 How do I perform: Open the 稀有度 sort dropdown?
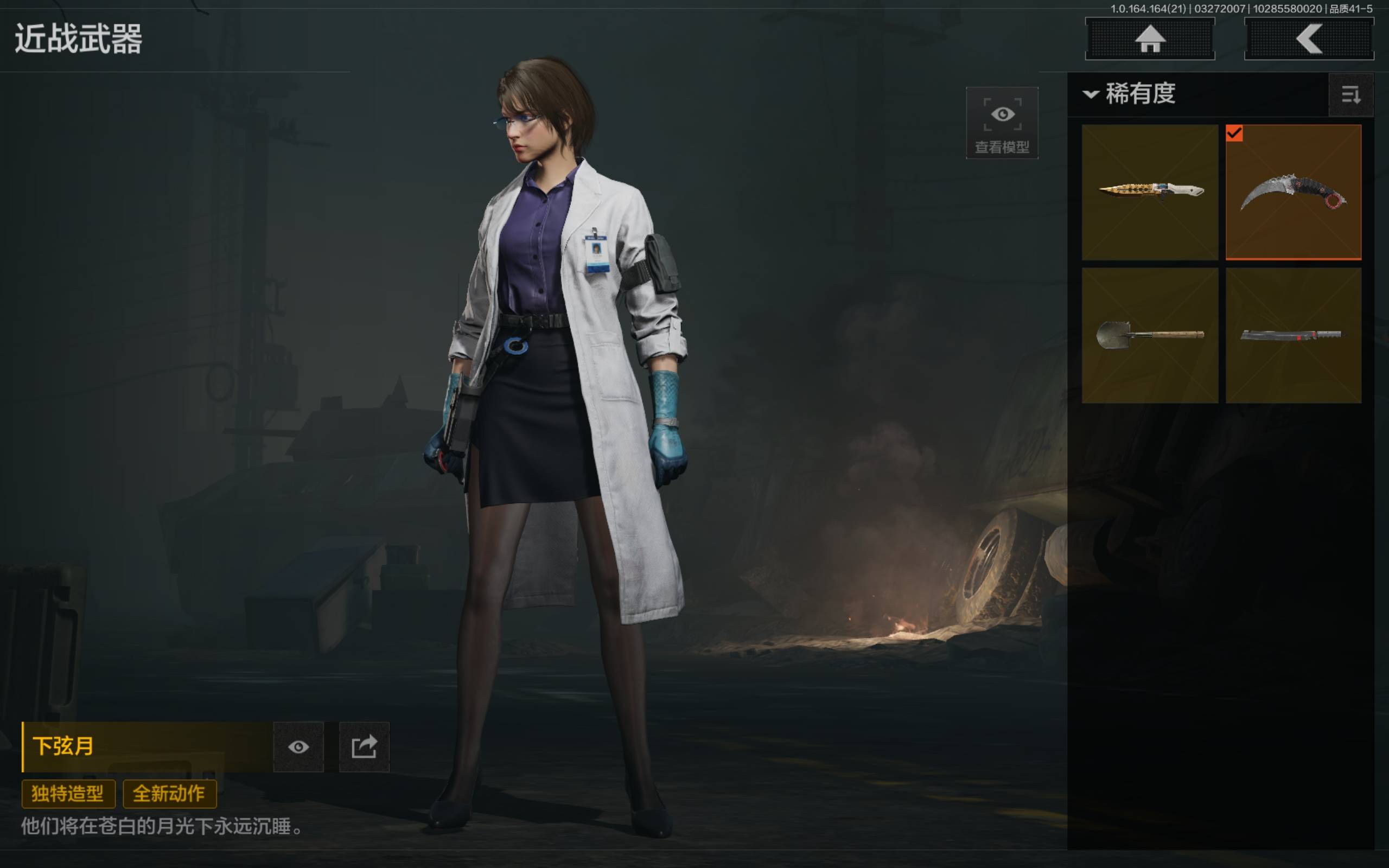[1130, 93]
